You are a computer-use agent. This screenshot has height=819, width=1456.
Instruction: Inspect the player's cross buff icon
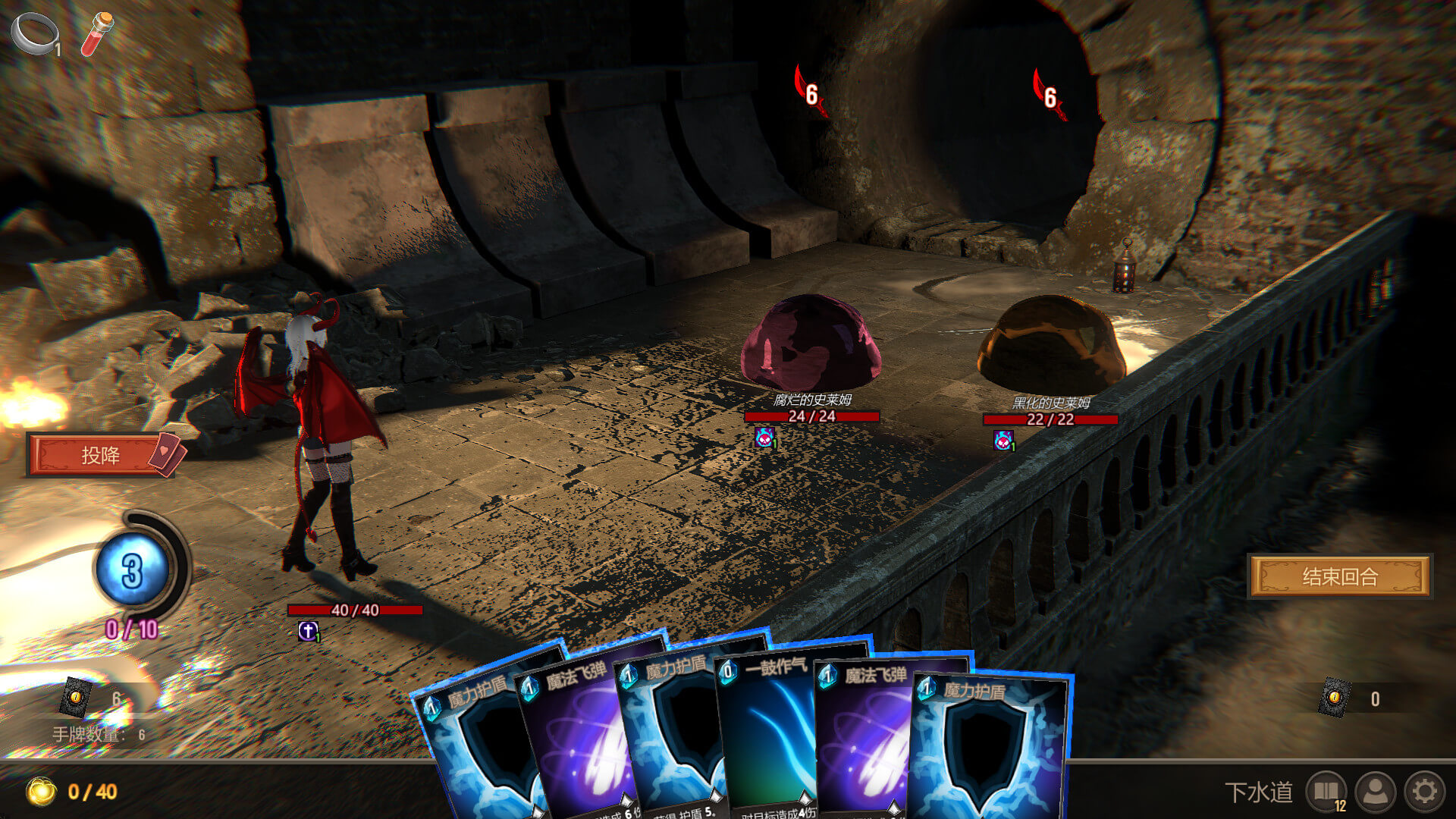point(308,630)
